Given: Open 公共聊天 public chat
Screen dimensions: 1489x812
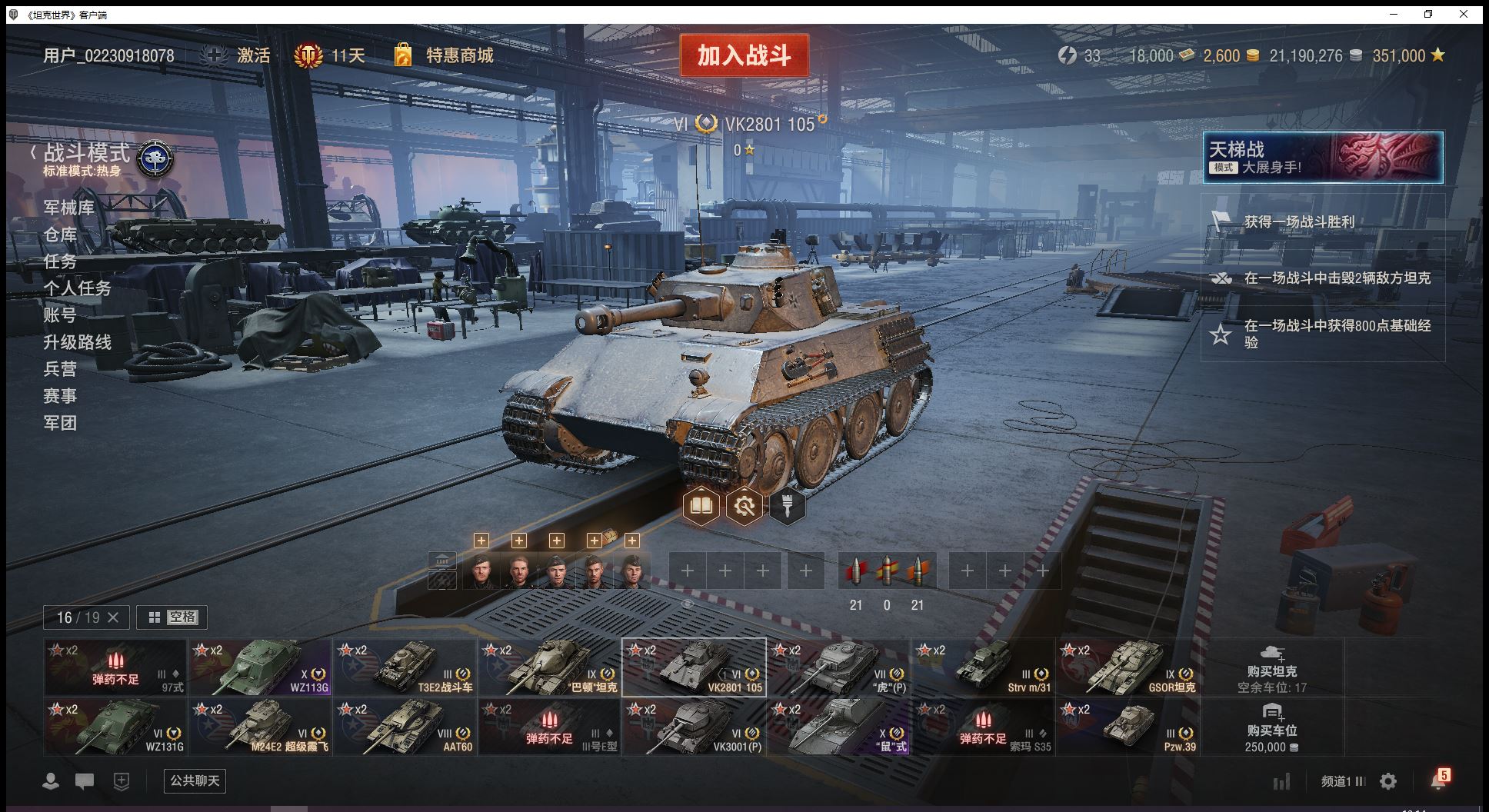Looking at the screenshot, I should tap(195, 780).
